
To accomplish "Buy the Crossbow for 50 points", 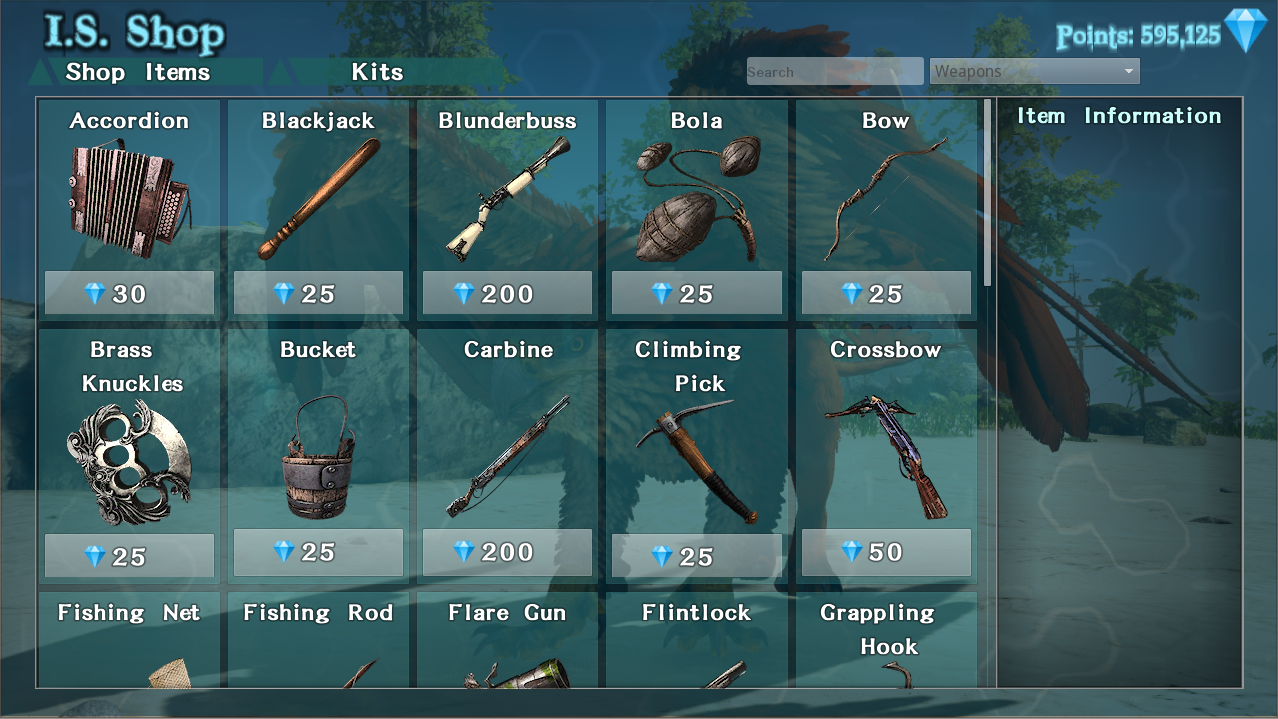I will pos(886,552).
